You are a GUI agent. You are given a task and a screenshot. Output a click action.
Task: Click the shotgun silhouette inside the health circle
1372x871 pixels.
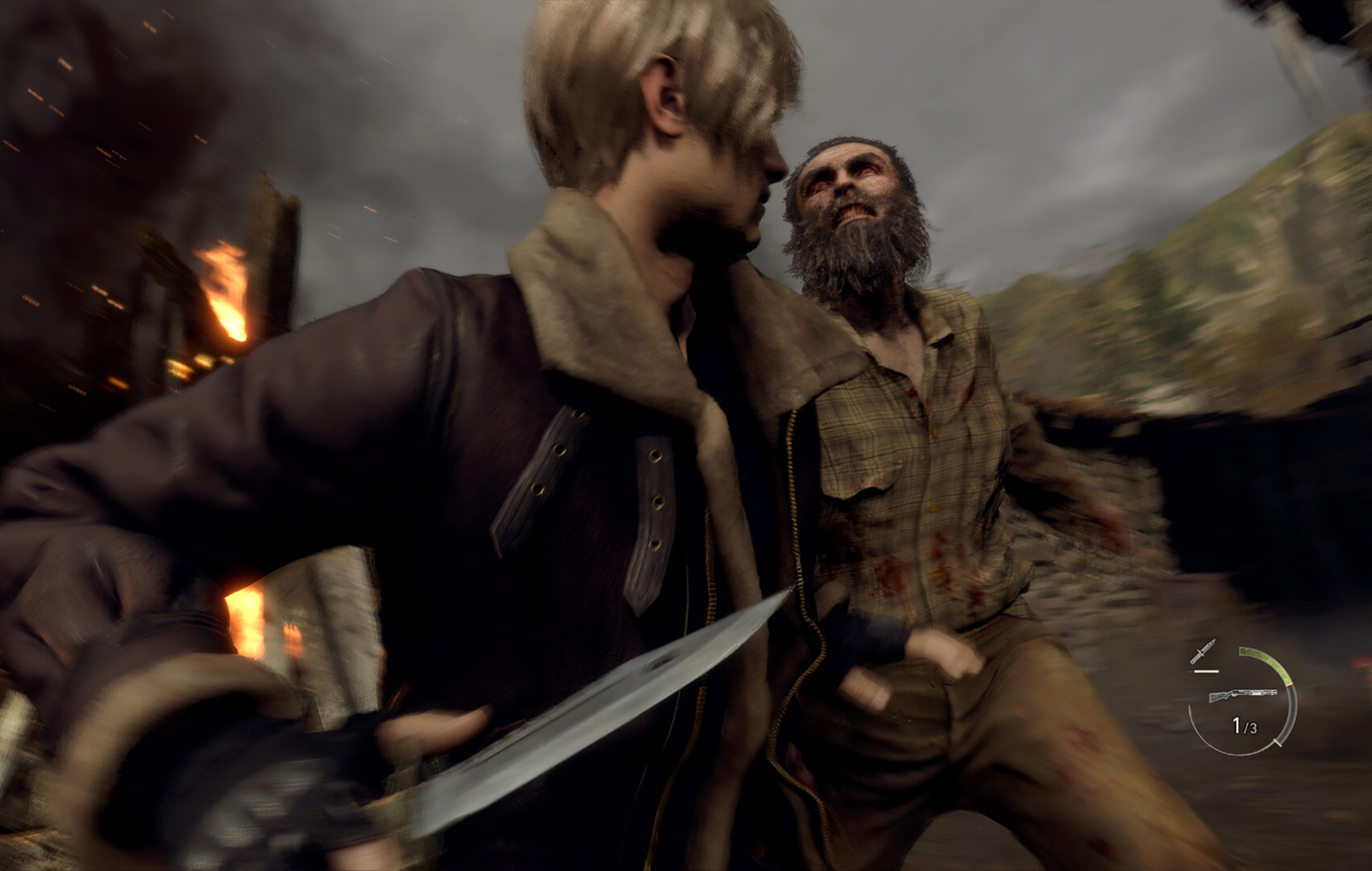pos(1242,694)
